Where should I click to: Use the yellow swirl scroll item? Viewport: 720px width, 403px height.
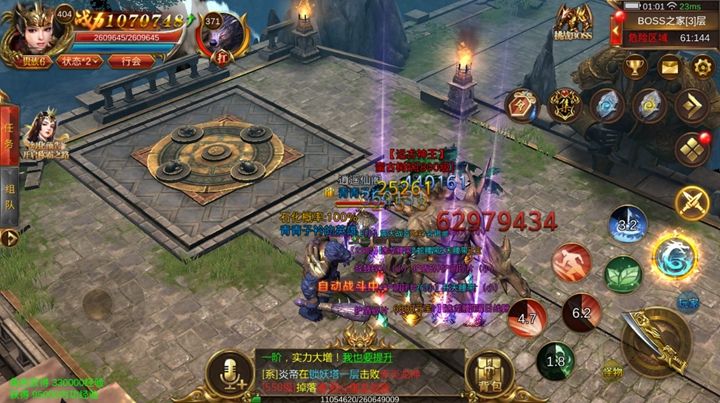650,104
